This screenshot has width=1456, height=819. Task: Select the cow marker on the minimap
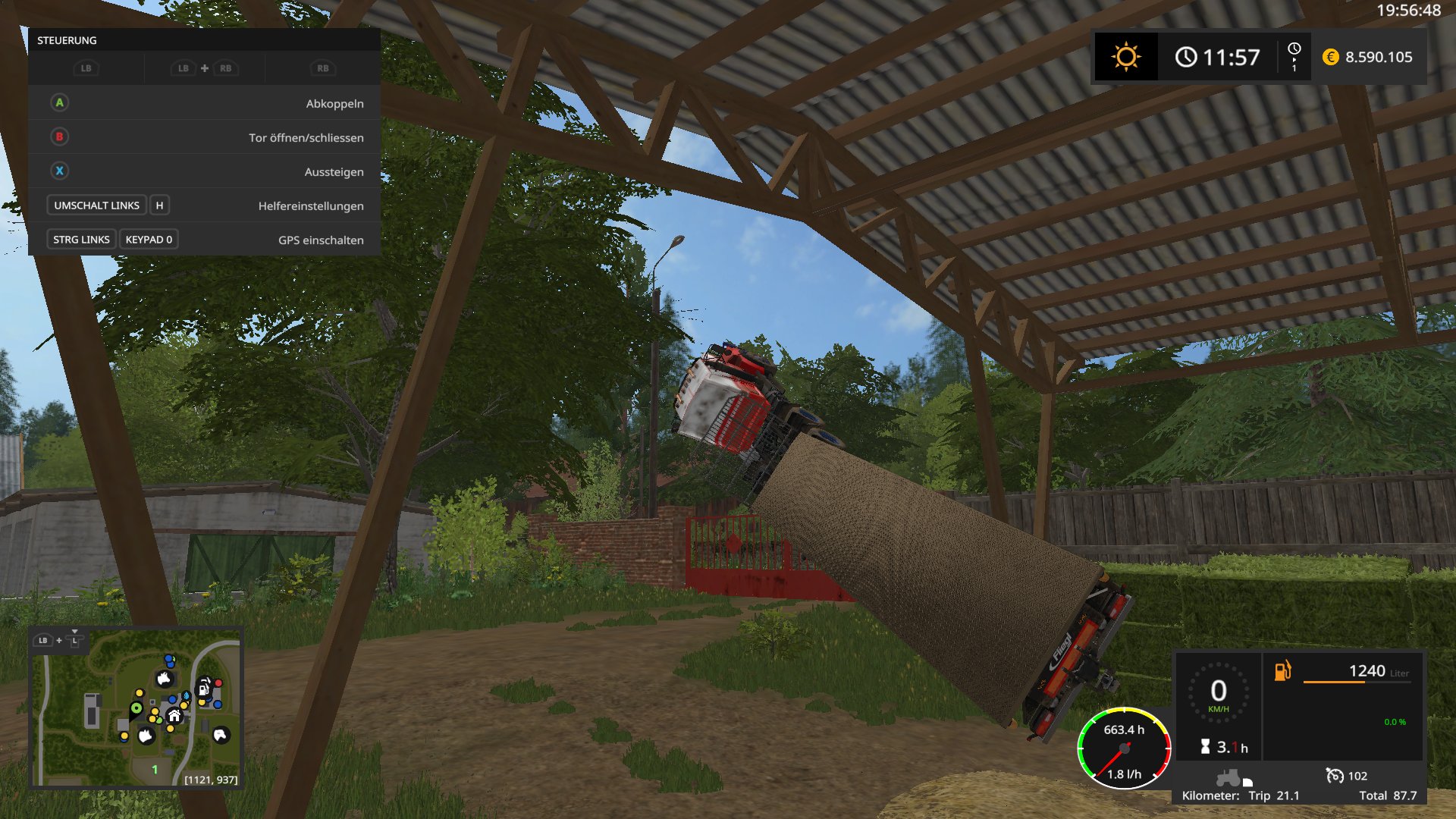tap(164, 678)
